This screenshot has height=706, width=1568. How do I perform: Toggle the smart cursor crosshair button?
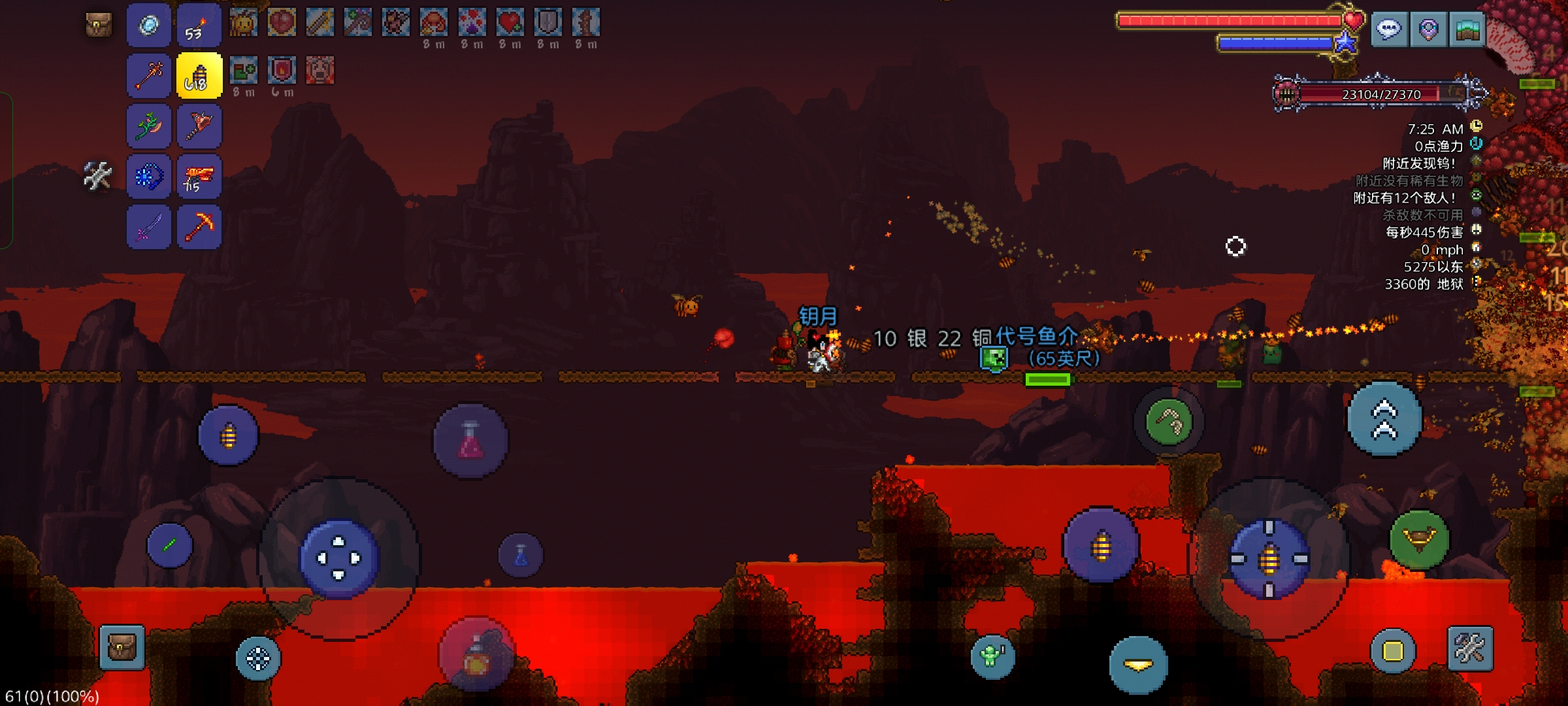[x=258, y=658]
